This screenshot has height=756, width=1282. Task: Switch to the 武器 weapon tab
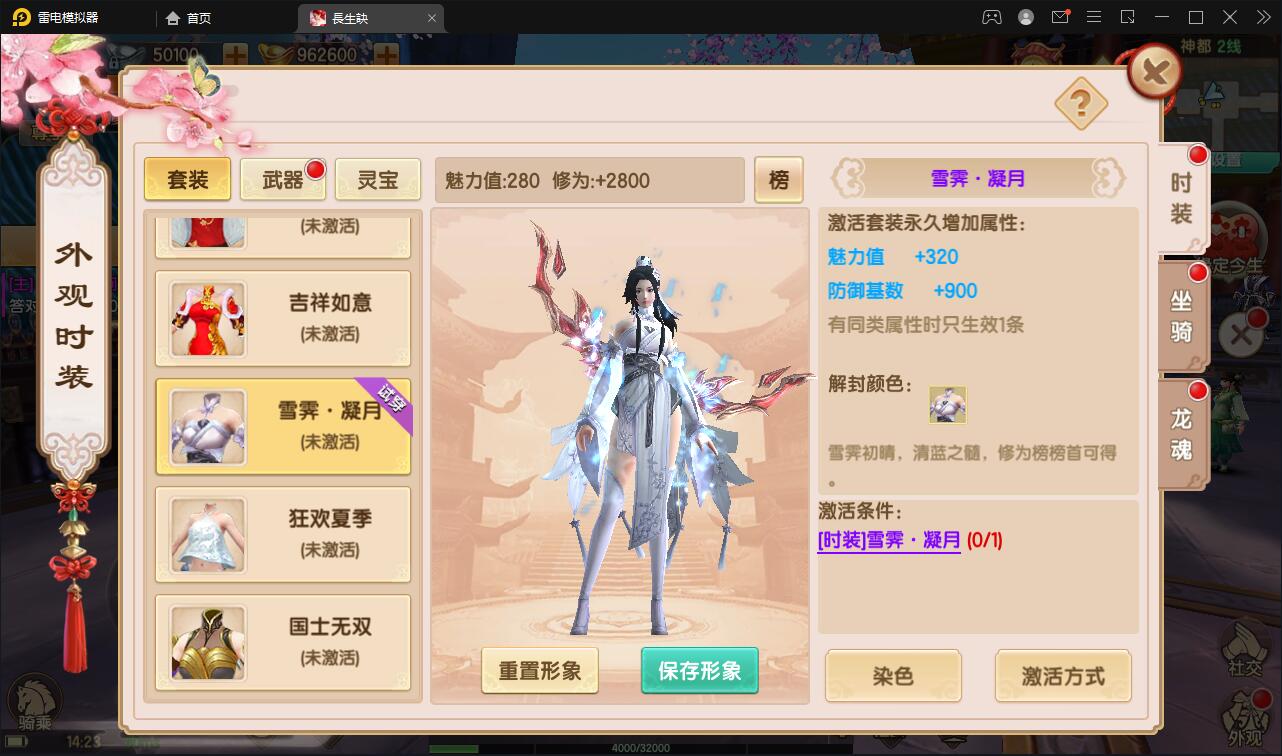click(x=283, y=178)
